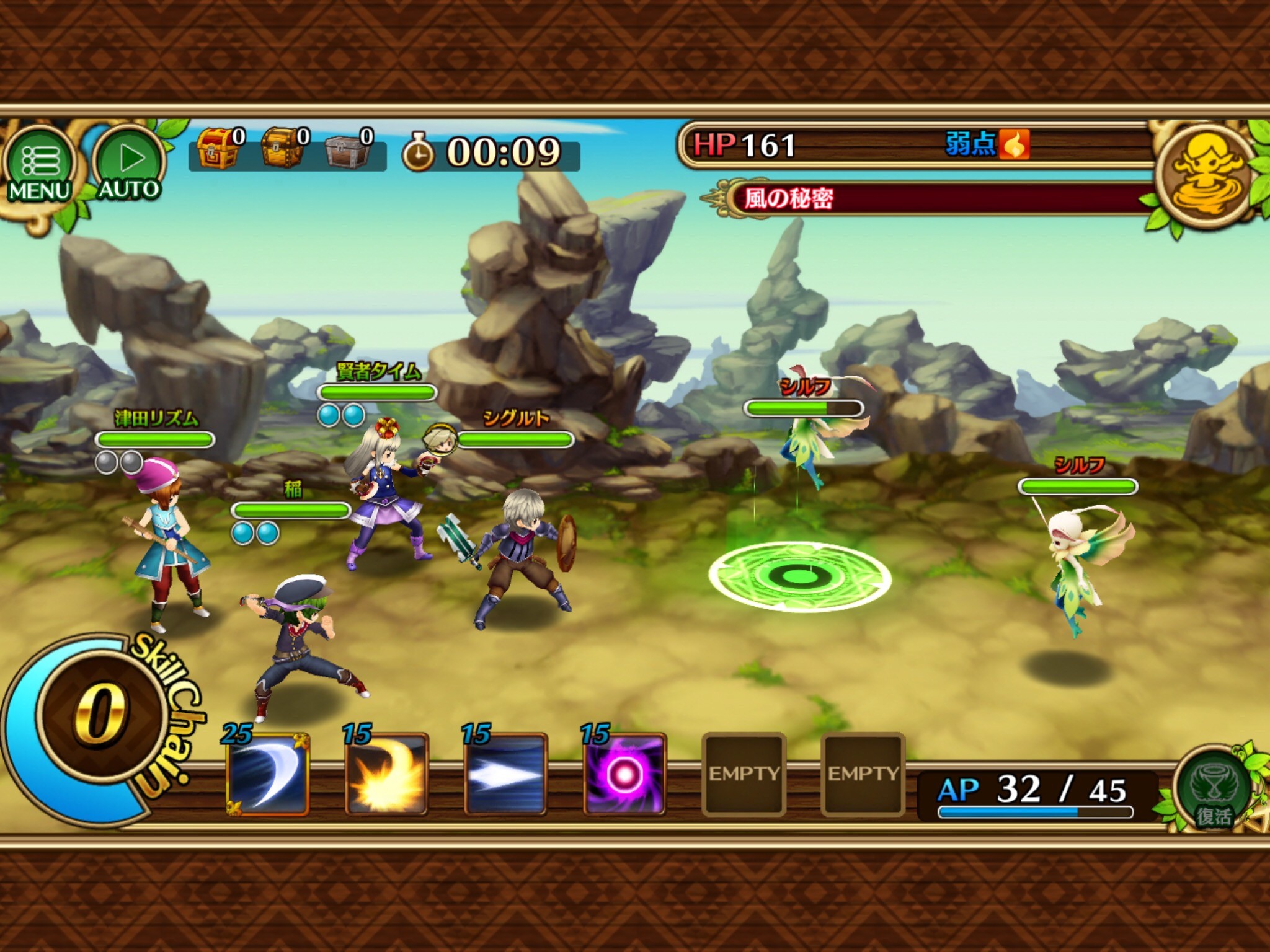Screen dimensions: 1270x952
Task: Select the golden wind spirit emblem
Action: tap(1206, 175)
